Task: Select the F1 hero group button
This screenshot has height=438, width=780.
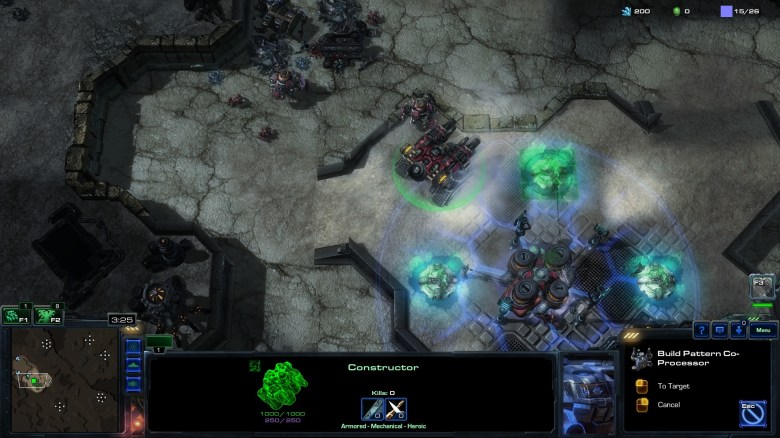Action: (x=14, y=316)
